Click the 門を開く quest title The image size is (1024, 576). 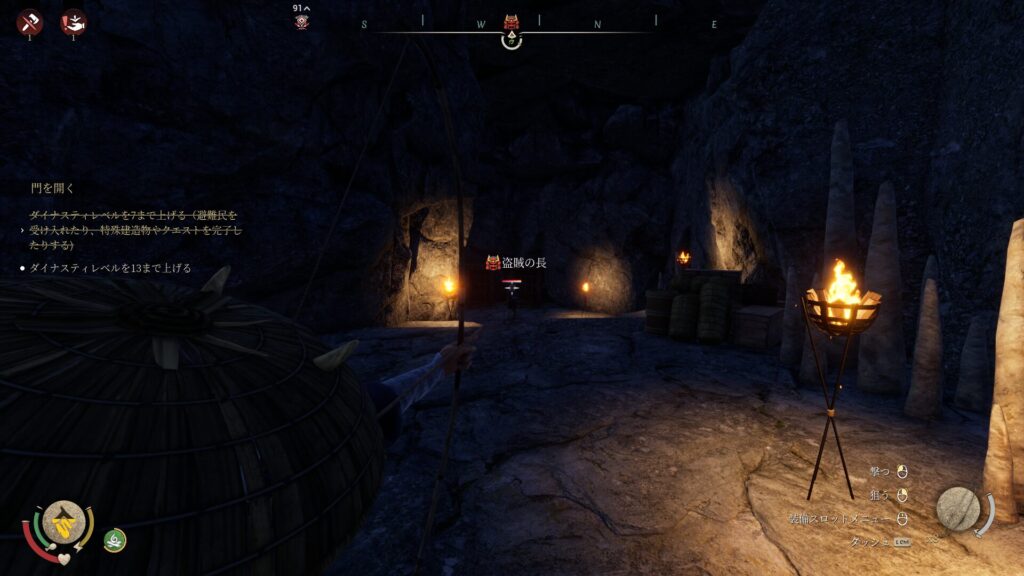coord(53,188)
